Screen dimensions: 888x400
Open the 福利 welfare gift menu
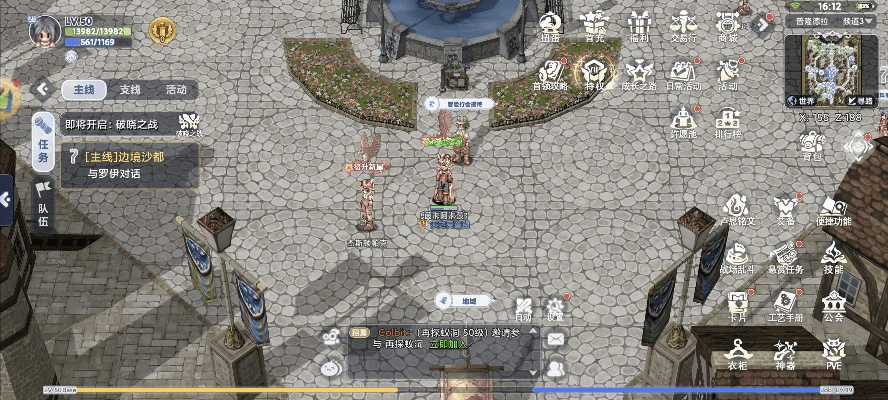pyautogui.click(x=639, y=26)
